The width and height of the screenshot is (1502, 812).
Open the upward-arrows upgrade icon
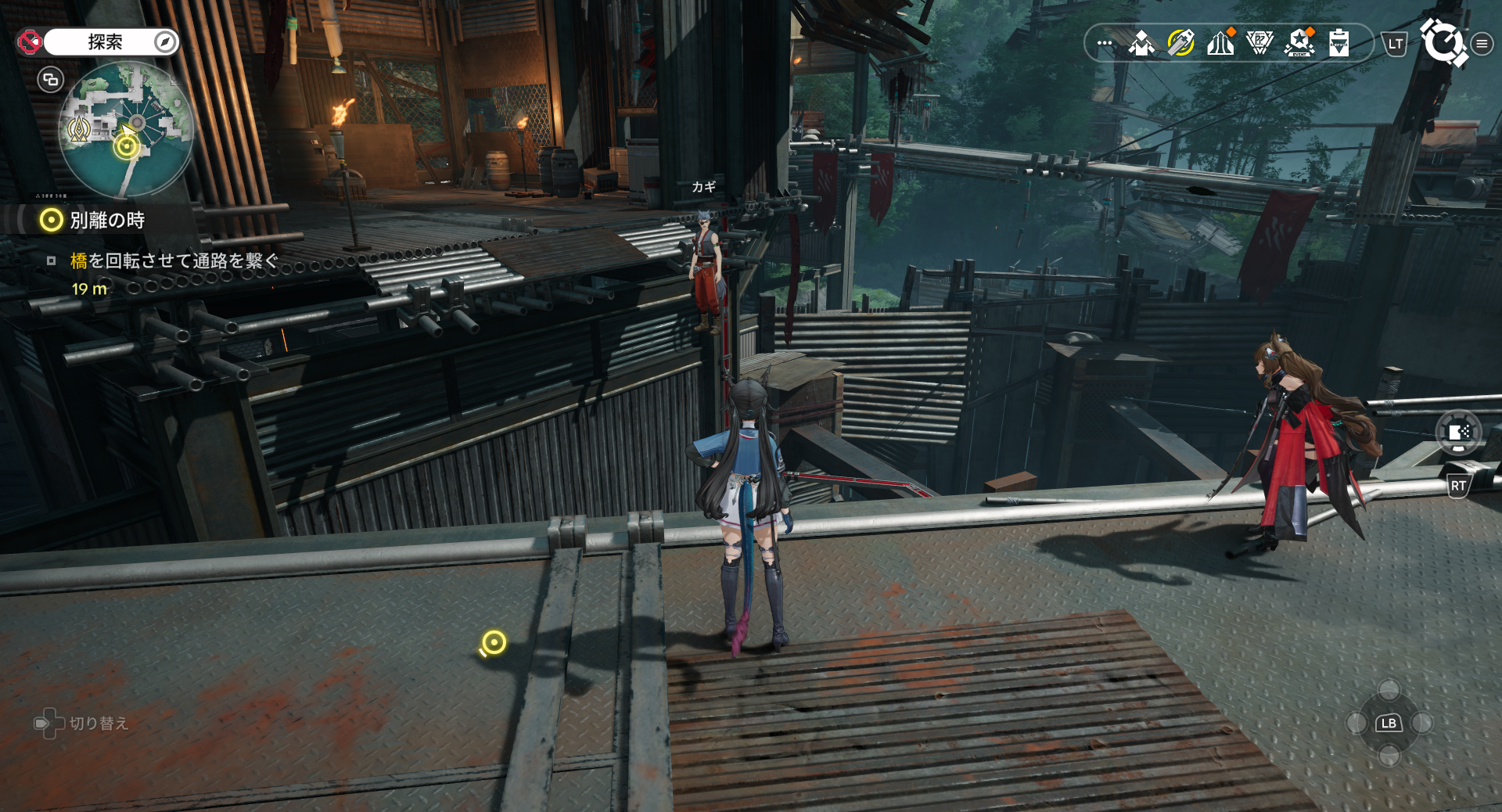(x=1220, y=43)
